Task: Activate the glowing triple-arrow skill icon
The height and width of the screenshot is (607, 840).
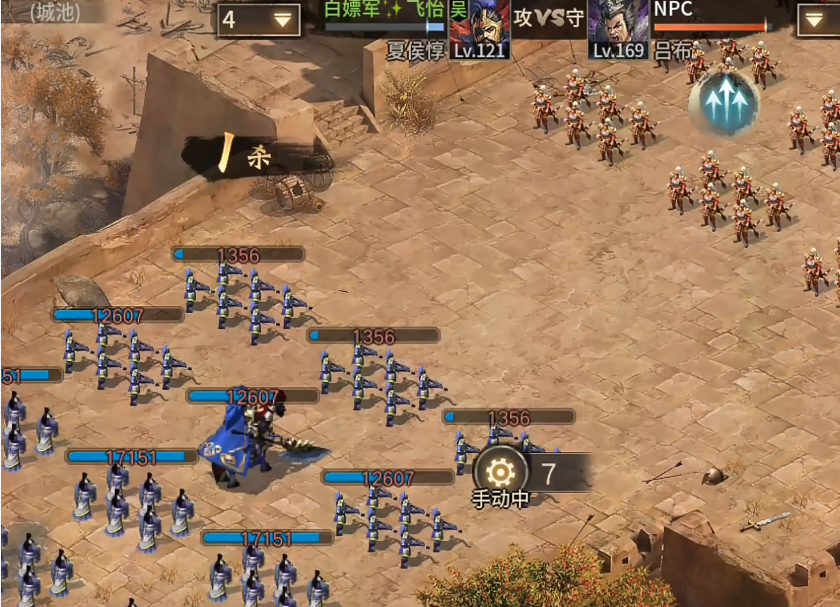Action: tap(724, 103)
